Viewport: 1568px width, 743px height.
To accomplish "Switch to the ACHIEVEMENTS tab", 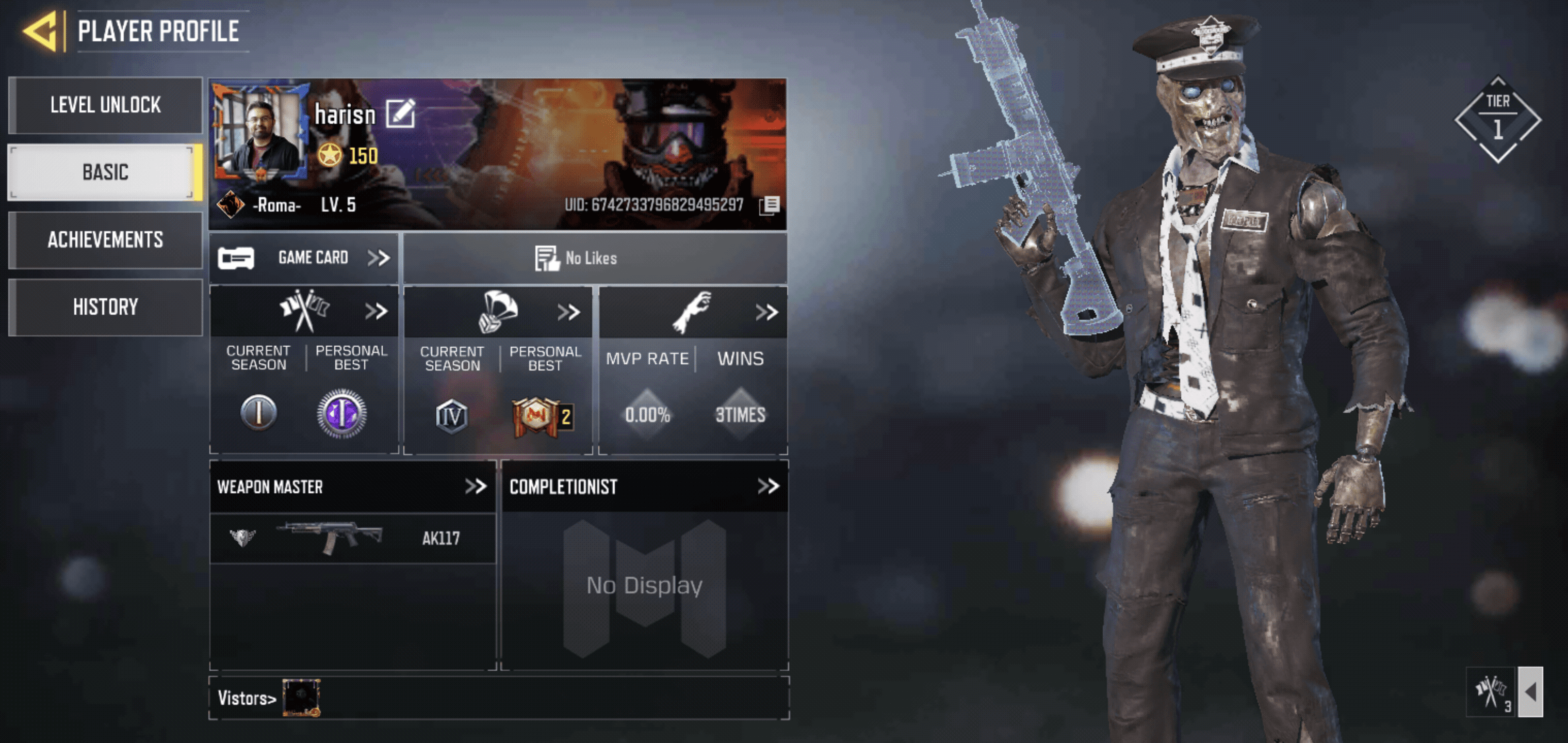I will [105, 240].
